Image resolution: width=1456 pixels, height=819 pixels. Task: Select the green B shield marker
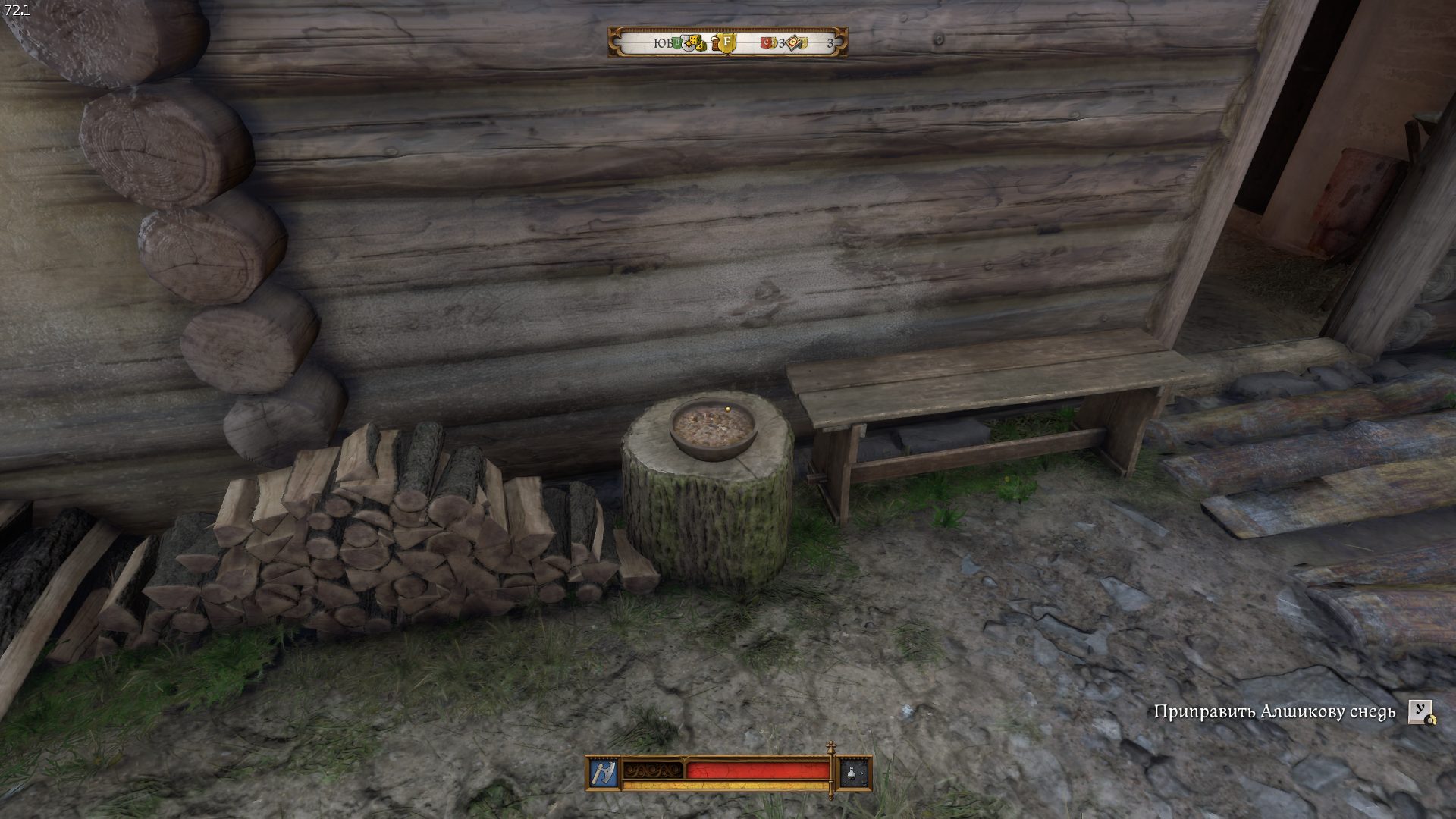pyautogui.click(x=677, y=42)
